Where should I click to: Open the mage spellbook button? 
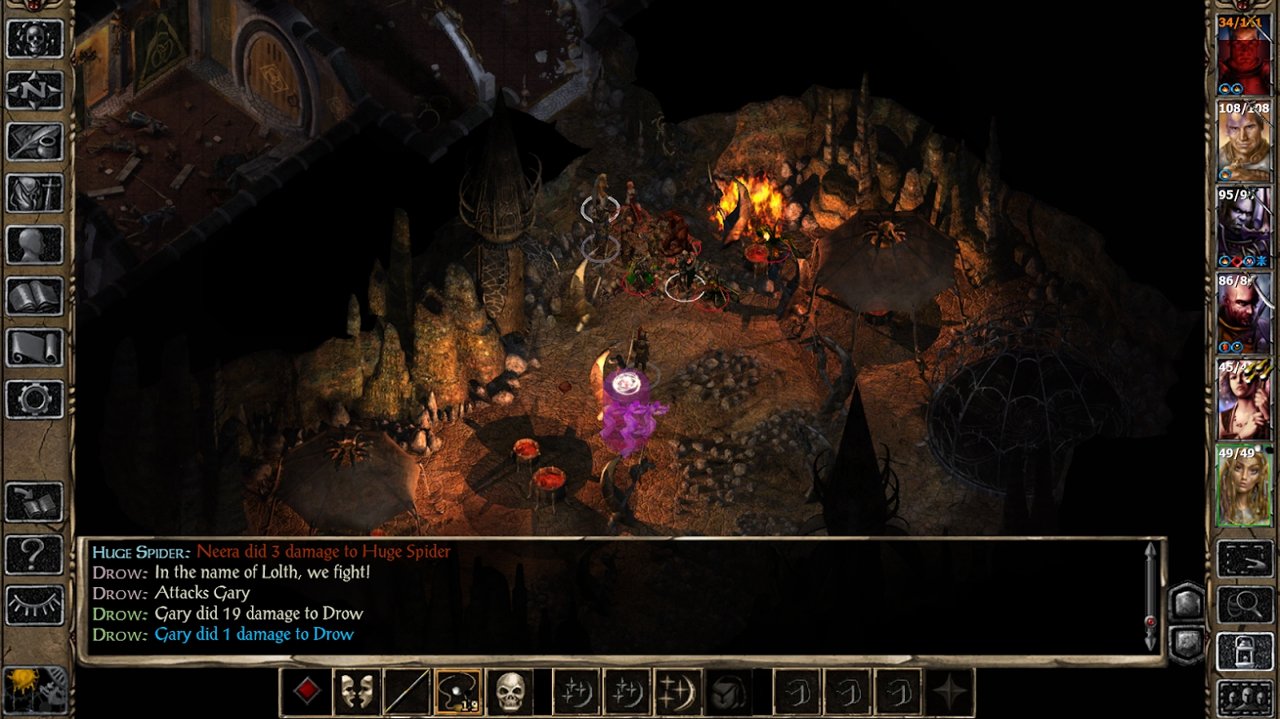35,297
